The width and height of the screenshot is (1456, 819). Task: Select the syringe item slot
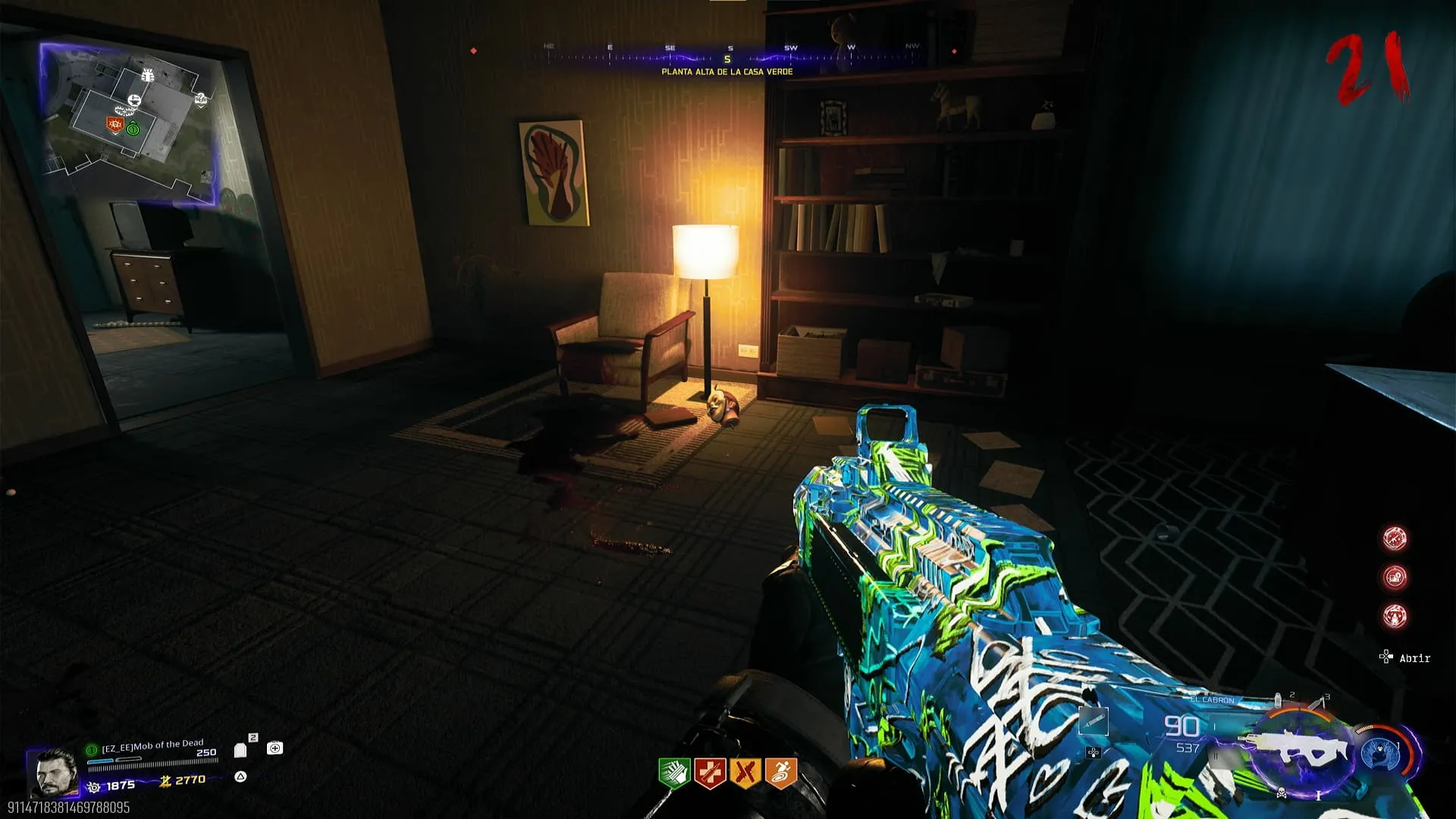tap(1094, 721)
